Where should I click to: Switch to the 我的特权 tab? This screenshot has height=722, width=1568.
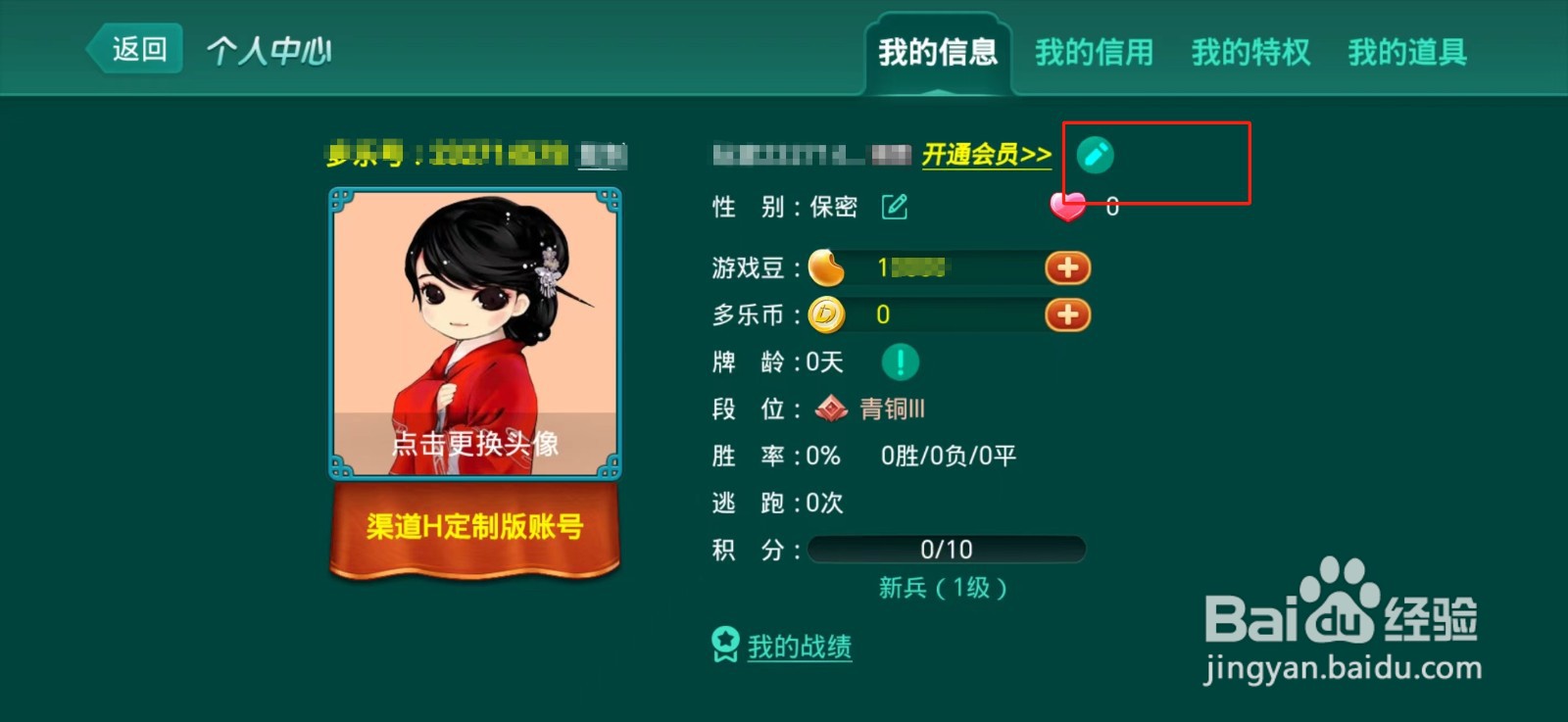1249,53
